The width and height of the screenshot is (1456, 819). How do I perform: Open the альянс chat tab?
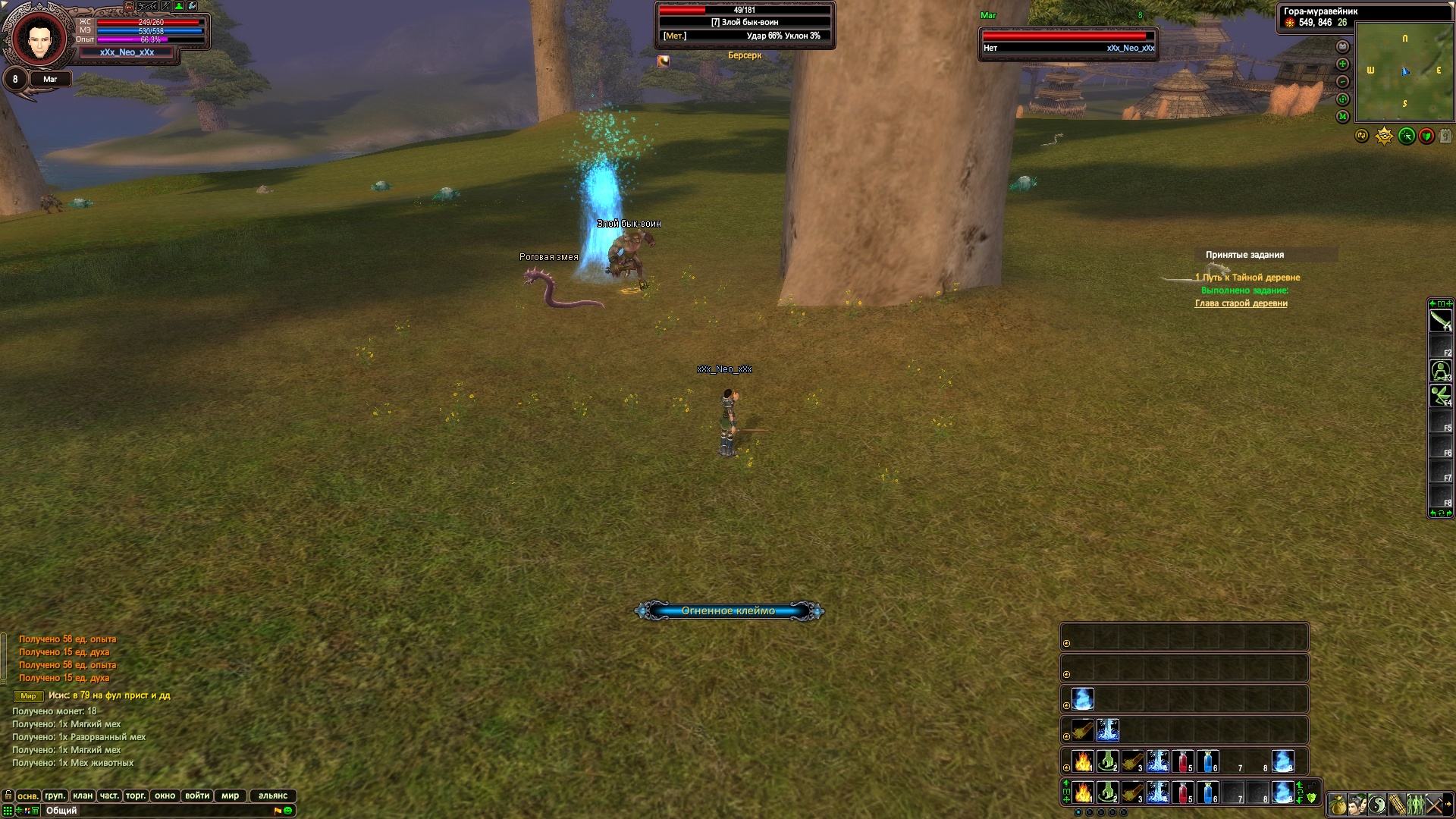(x=273, y=795)
